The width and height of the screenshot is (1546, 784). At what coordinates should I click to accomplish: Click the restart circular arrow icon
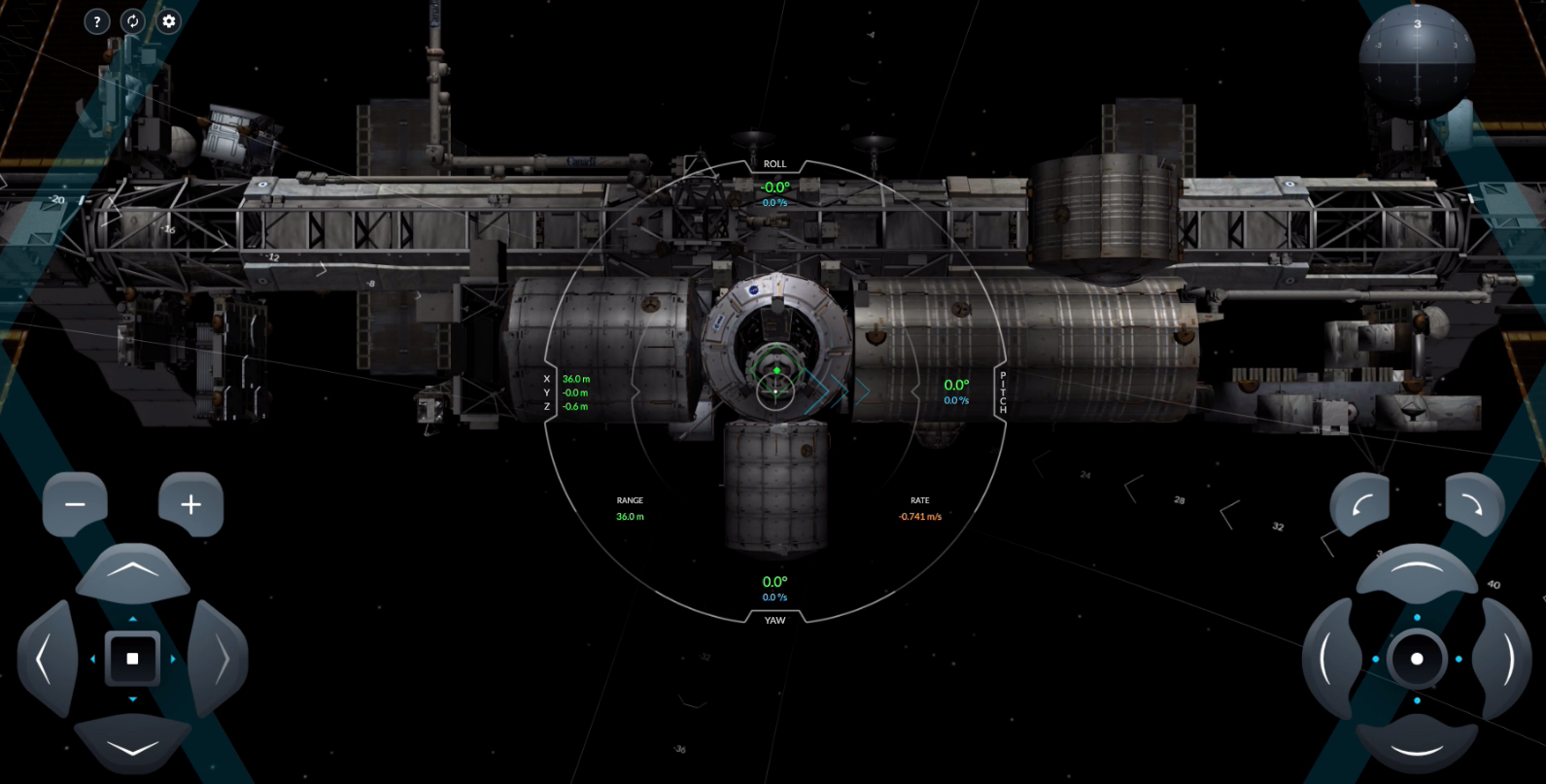click(x=132, y=21)
